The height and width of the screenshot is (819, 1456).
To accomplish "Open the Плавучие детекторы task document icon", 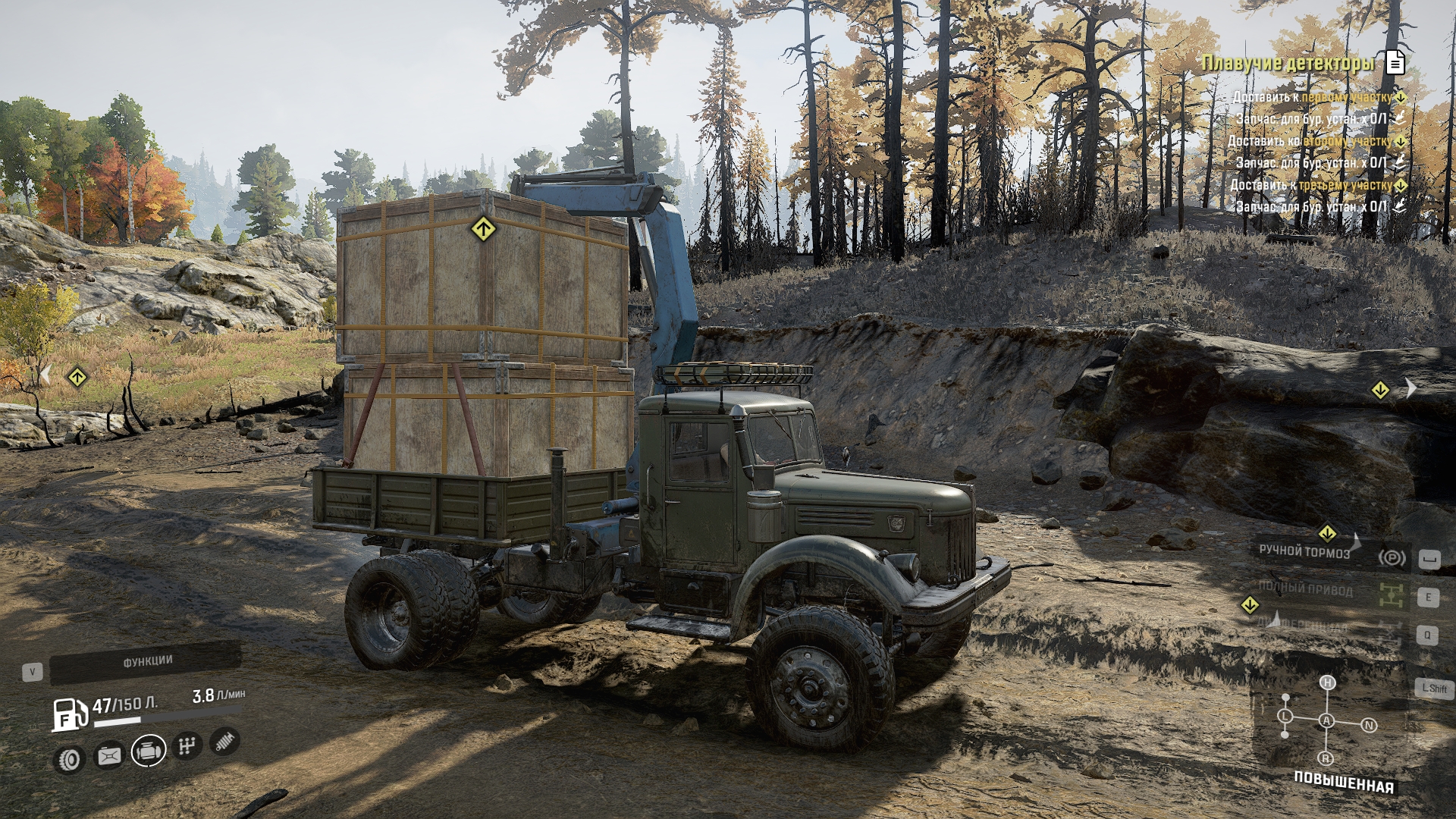I will coord(1395,63).
